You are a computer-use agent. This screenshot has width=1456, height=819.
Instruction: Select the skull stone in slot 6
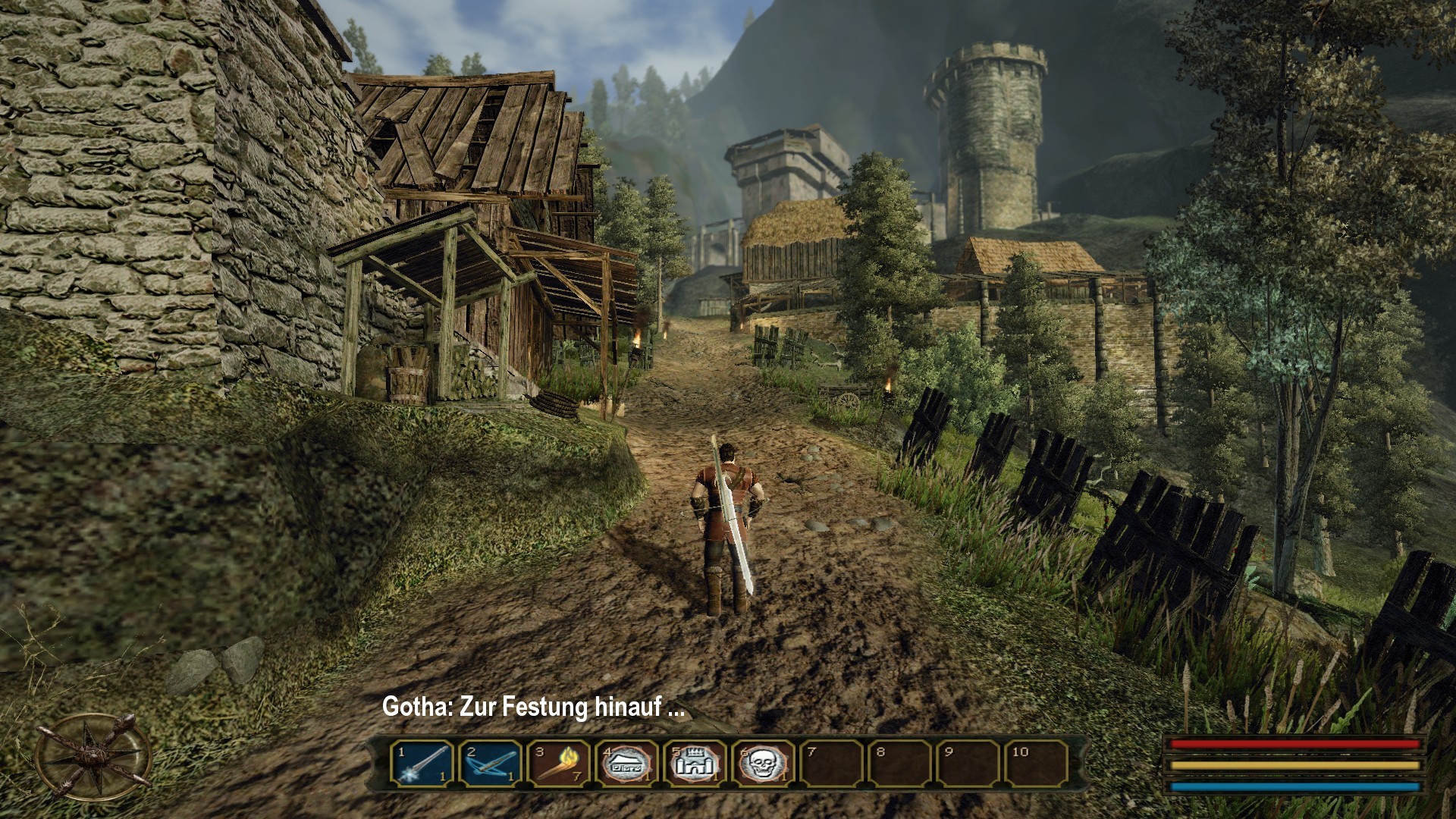764,763
